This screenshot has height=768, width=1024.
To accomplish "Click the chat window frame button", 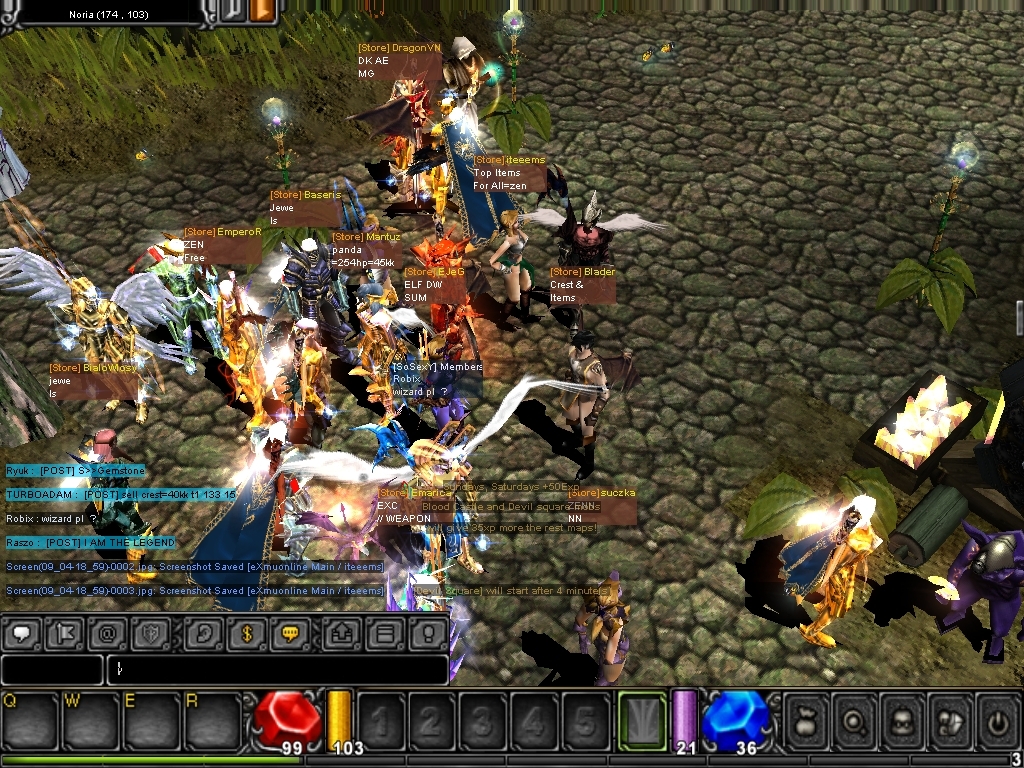I will tap(383, 633).
